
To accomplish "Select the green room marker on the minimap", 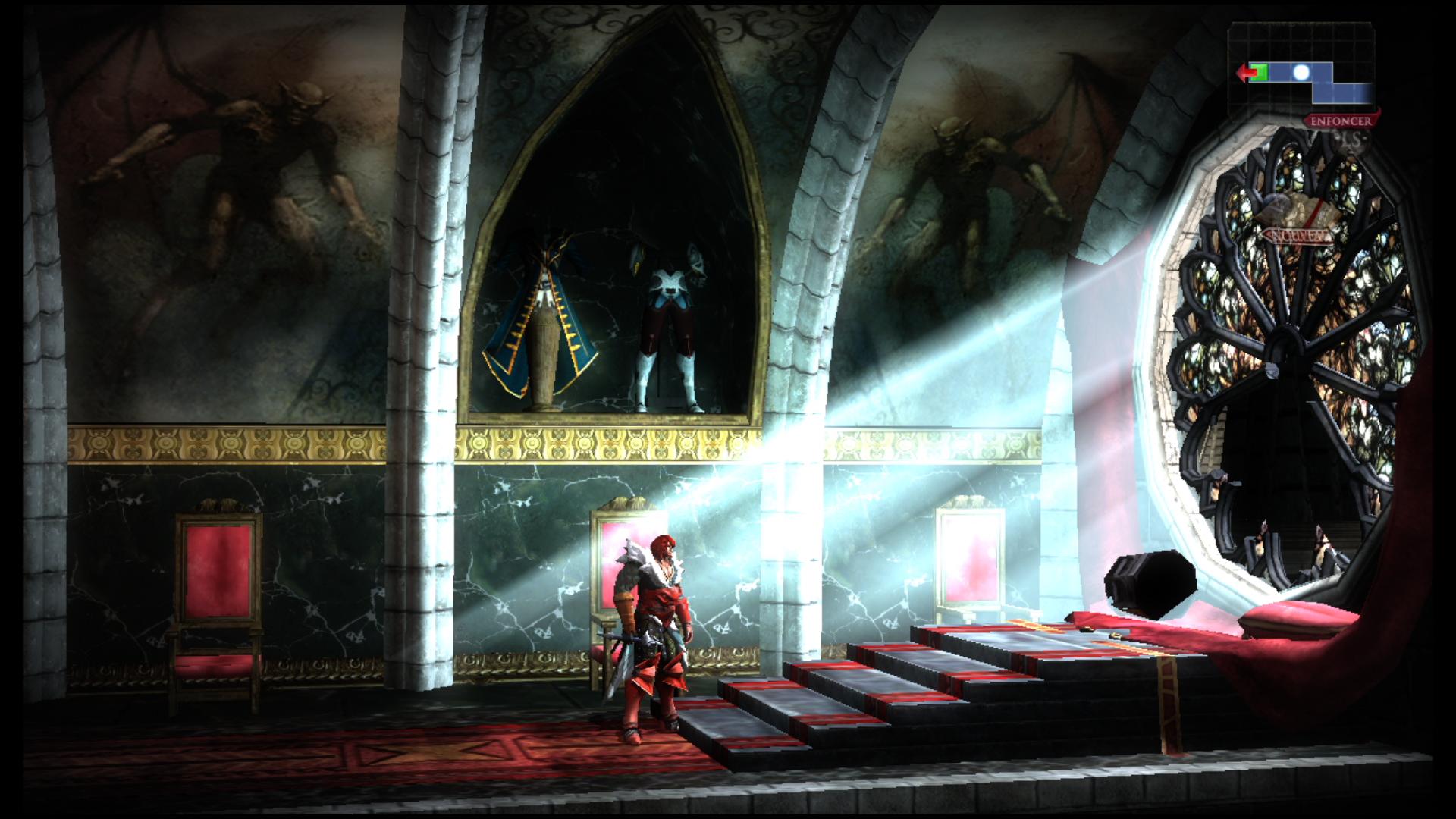I will (1260, 73).
